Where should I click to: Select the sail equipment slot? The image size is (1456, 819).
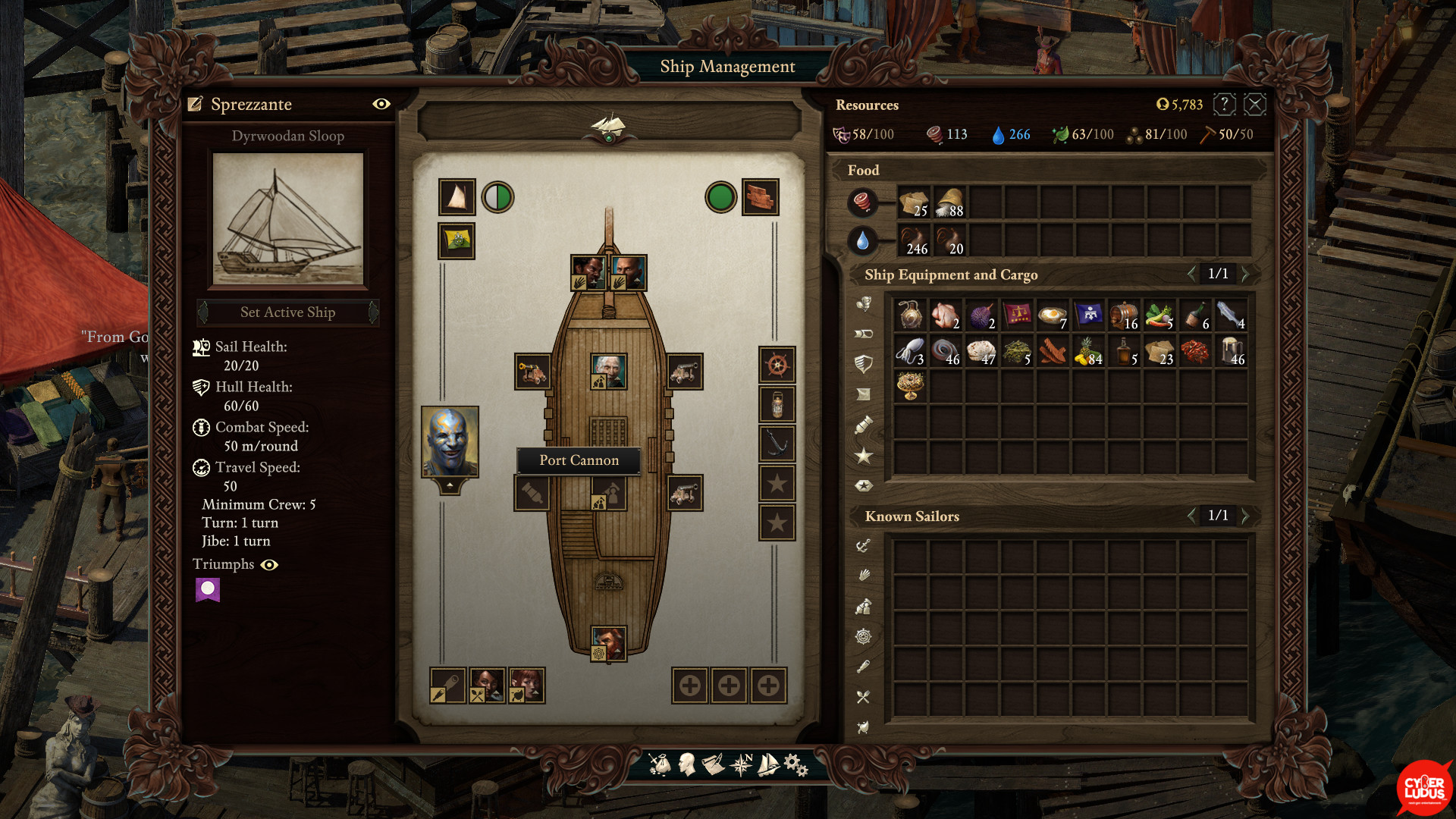click(x=457, y=197)
